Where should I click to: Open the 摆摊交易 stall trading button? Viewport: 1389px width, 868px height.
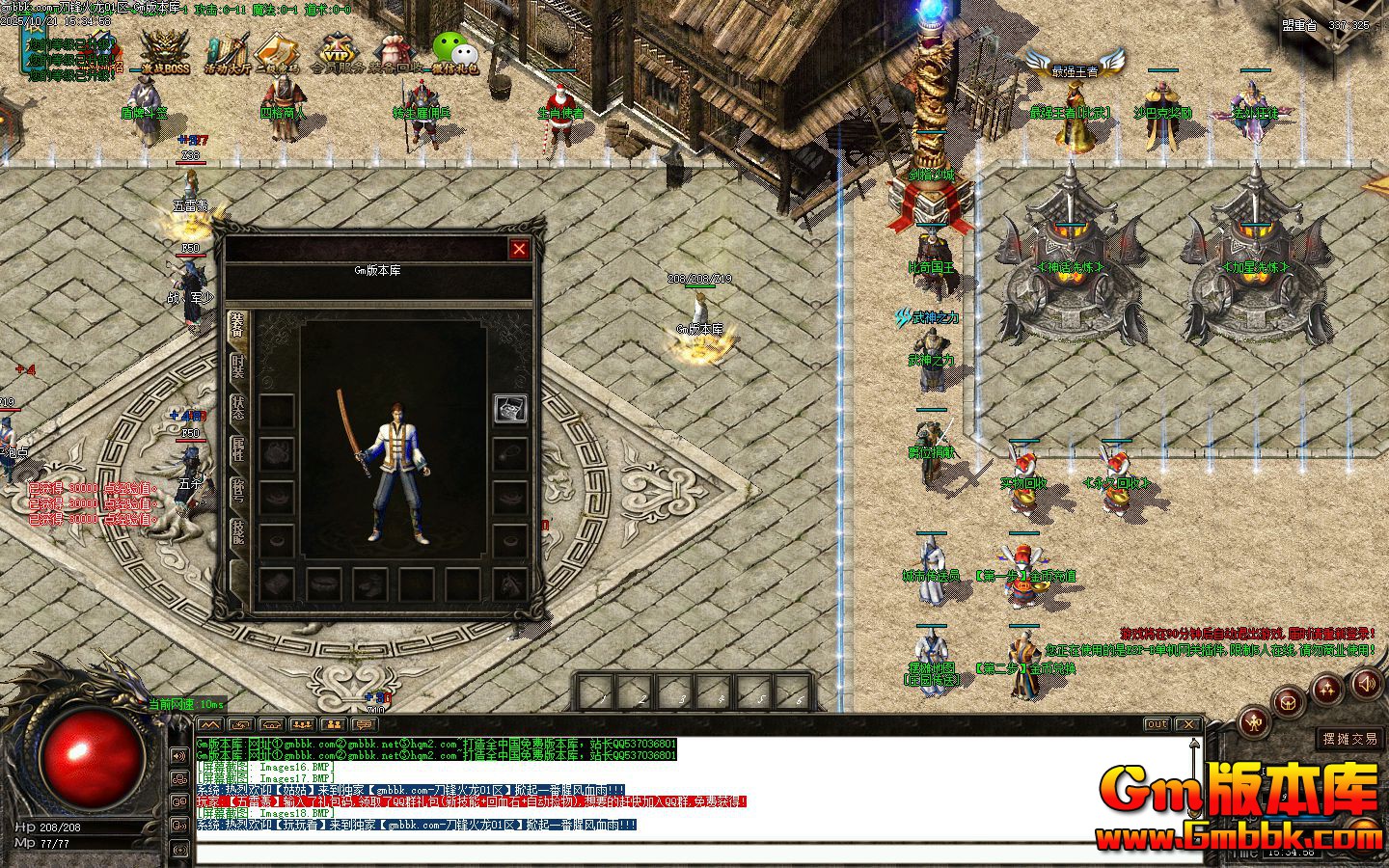coord(1350,739)
